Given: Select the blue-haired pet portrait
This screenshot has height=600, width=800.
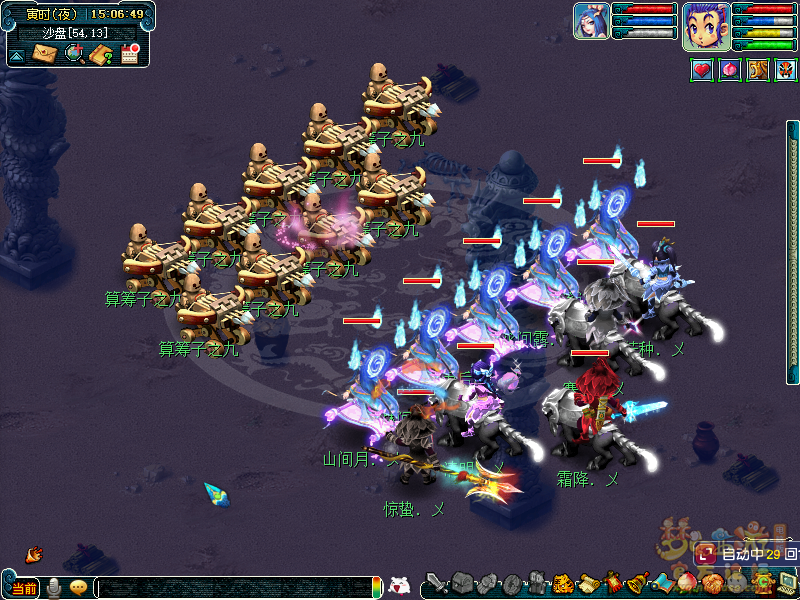Looking at the screenshot, I should (x=591, y=21).
